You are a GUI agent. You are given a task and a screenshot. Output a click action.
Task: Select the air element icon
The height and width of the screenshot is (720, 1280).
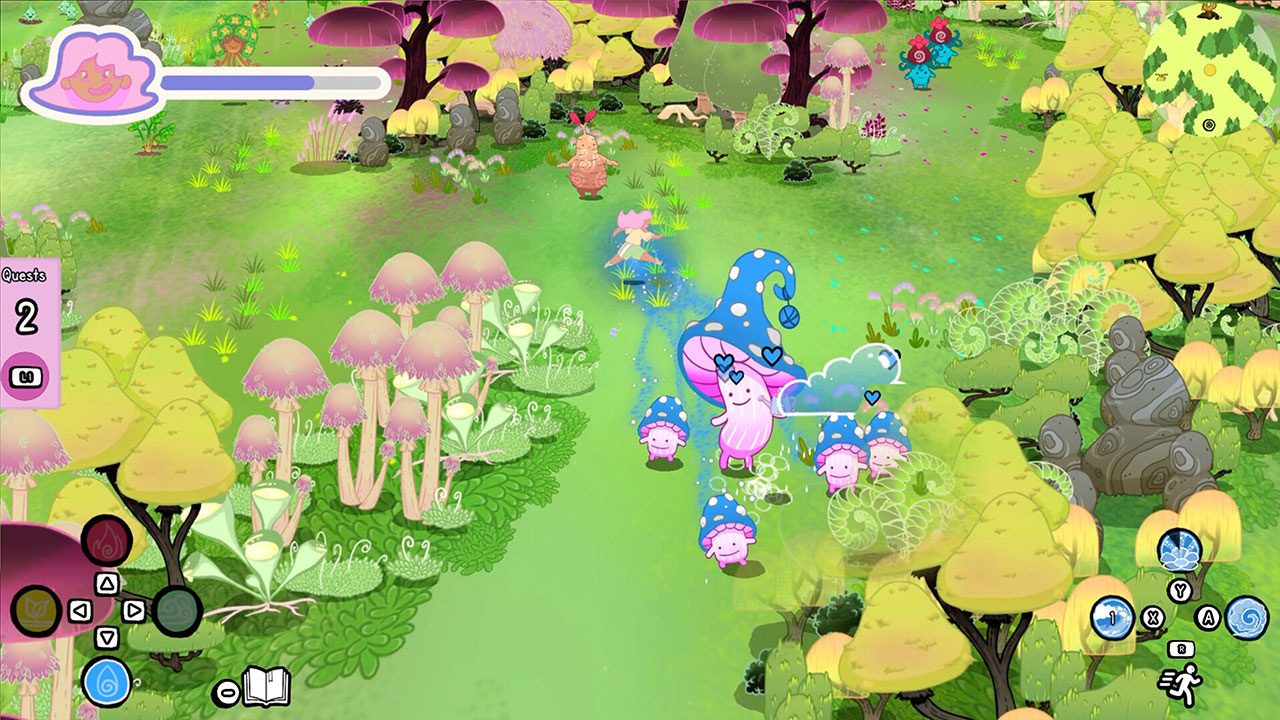177,611
